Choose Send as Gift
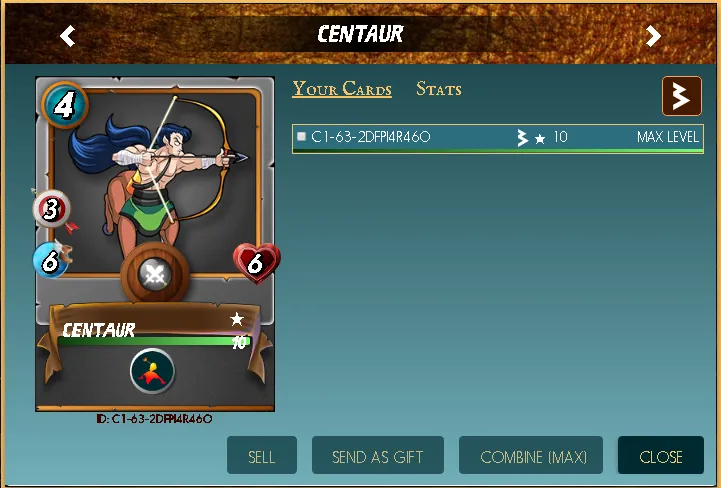Screen dimensions: 721x488 (378, 457)
